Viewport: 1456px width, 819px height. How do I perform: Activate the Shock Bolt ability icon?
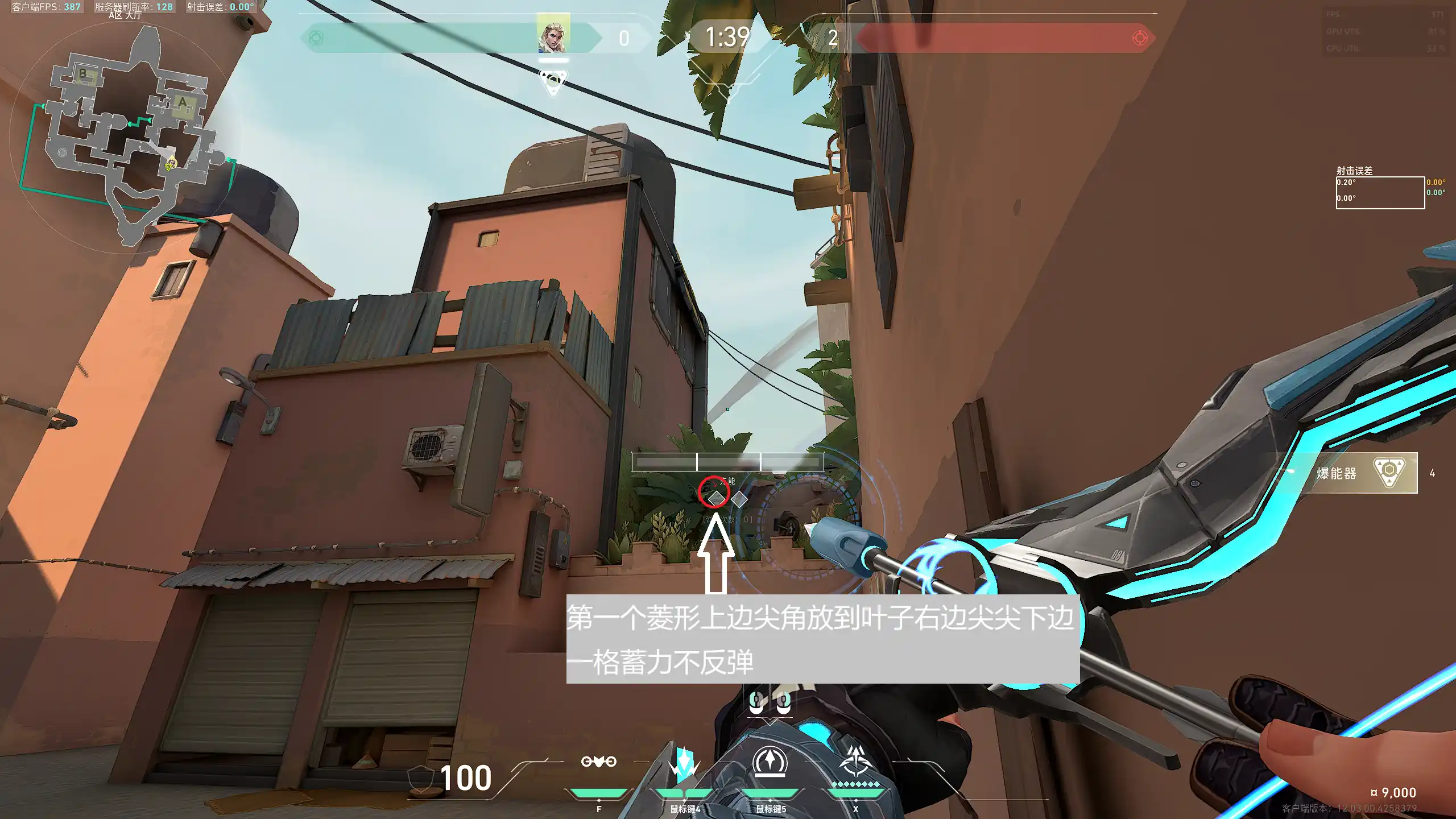pos(684,762)
